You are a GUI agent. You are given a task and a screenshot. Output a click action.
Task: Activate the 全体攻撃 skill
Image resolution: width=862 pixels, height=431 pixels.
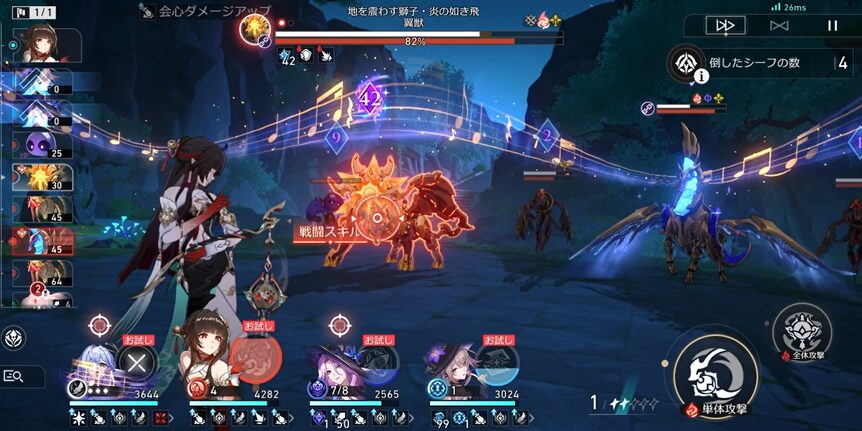pos(801,332)
